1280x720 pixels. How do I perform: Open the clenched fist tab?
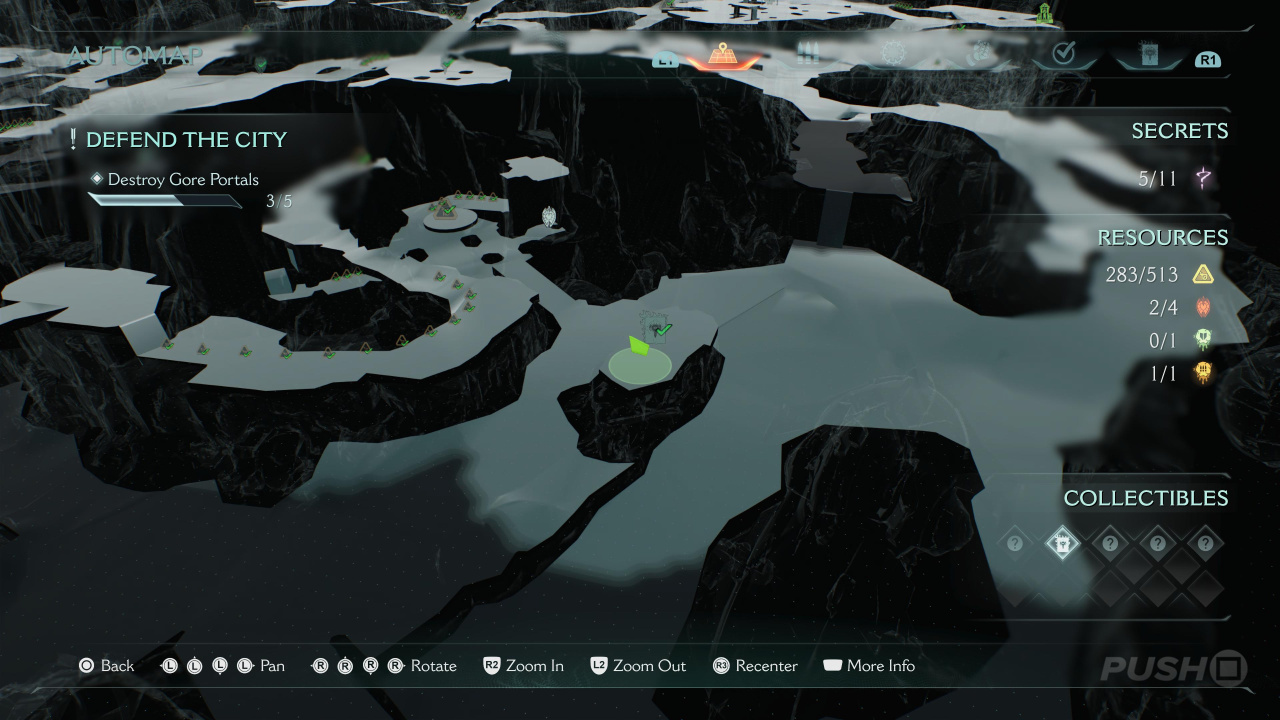coord(979,54)
